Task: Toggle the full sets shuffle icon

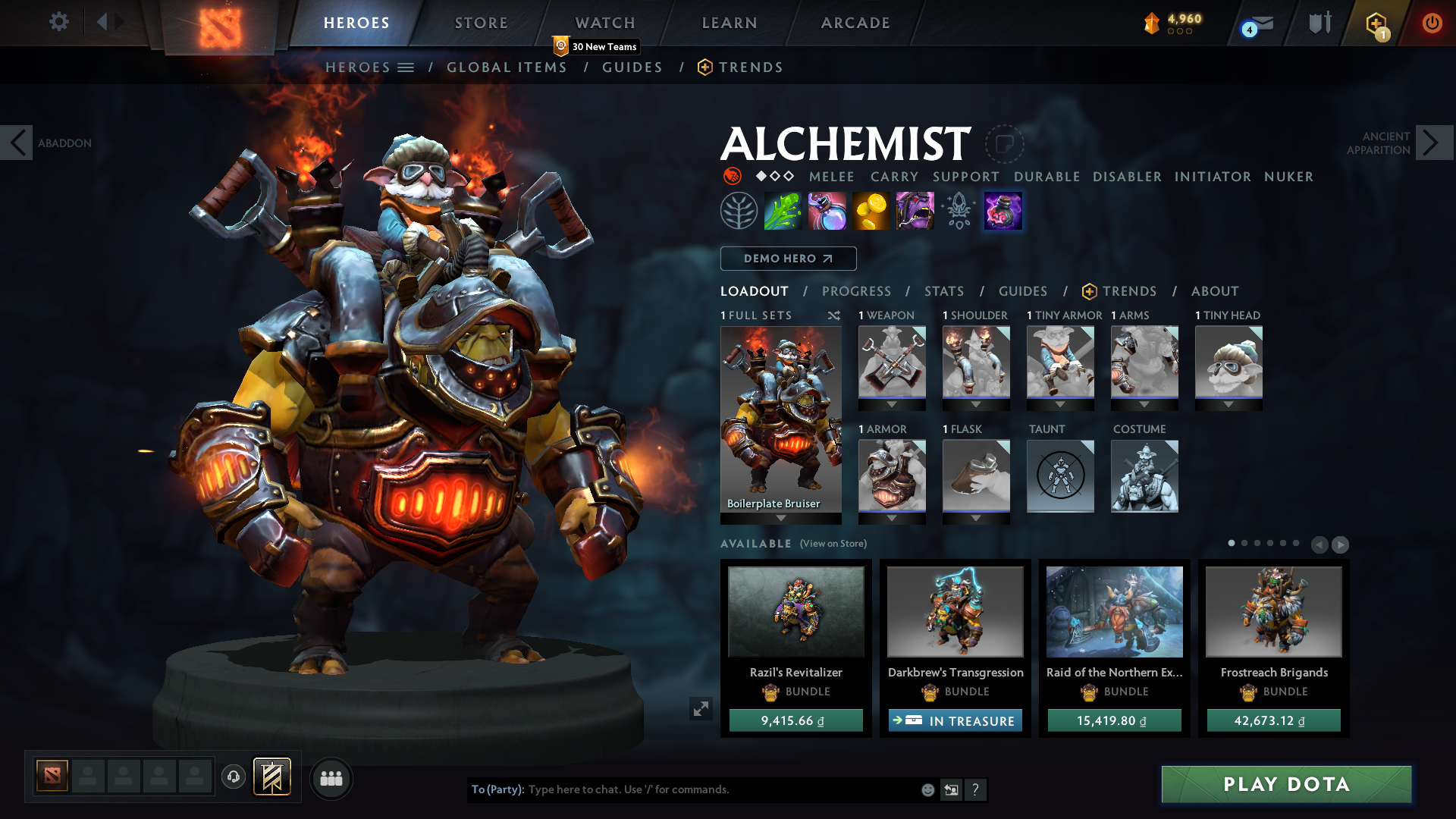Action: (833, 315)
